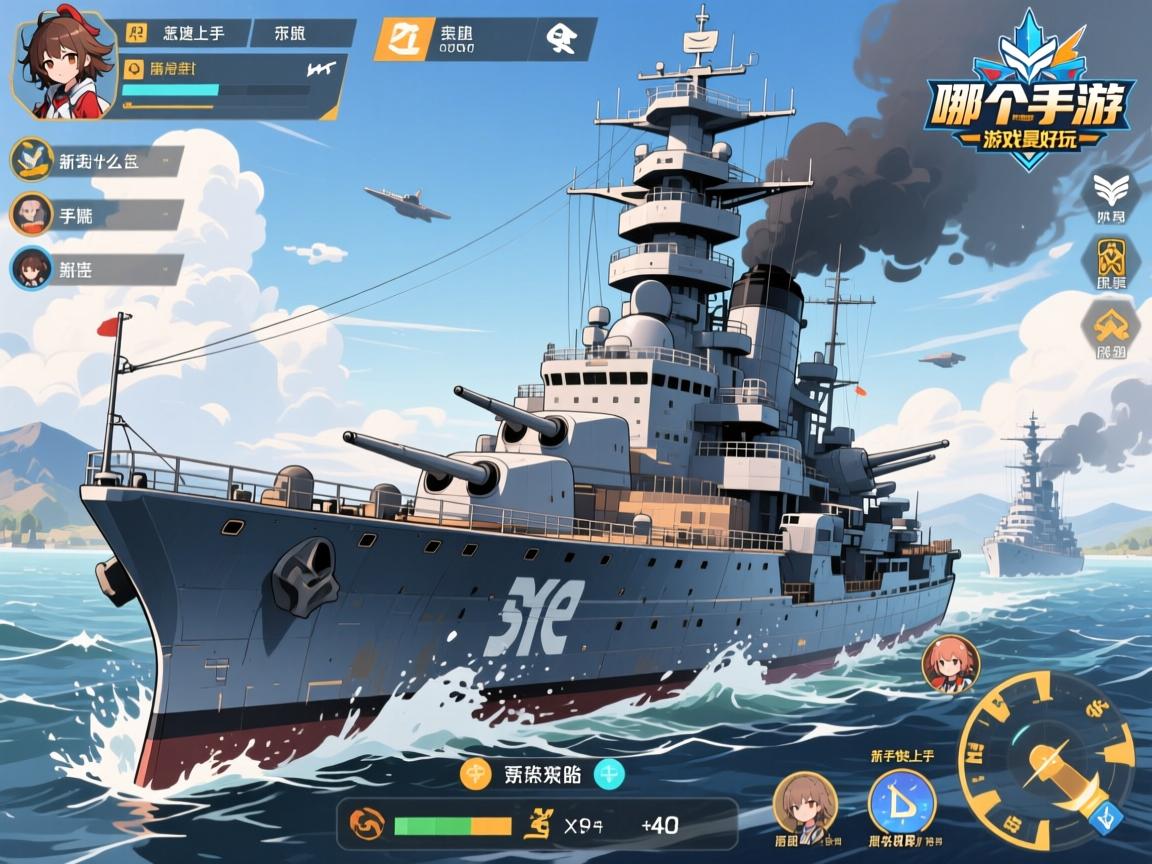Screen dimensions: 1152x864
Task: Tap the teal round plus icon
Action: coord(609,773)
